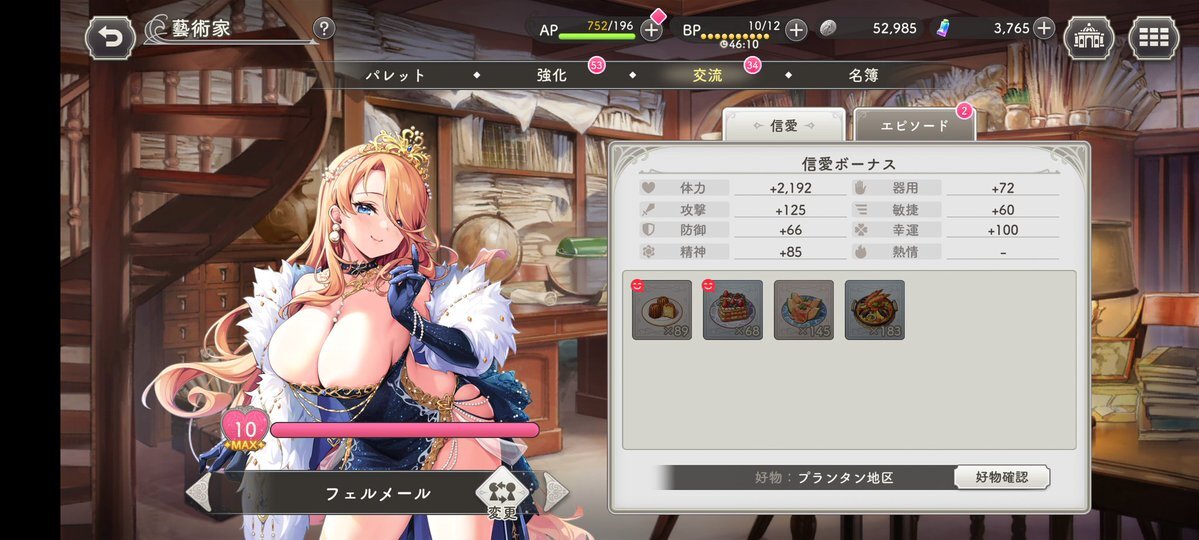This screenshot has width=1199, height=540.
Task: Select the pudding gift item ×89
Action: pyautogui.click(x=662, y=310)
